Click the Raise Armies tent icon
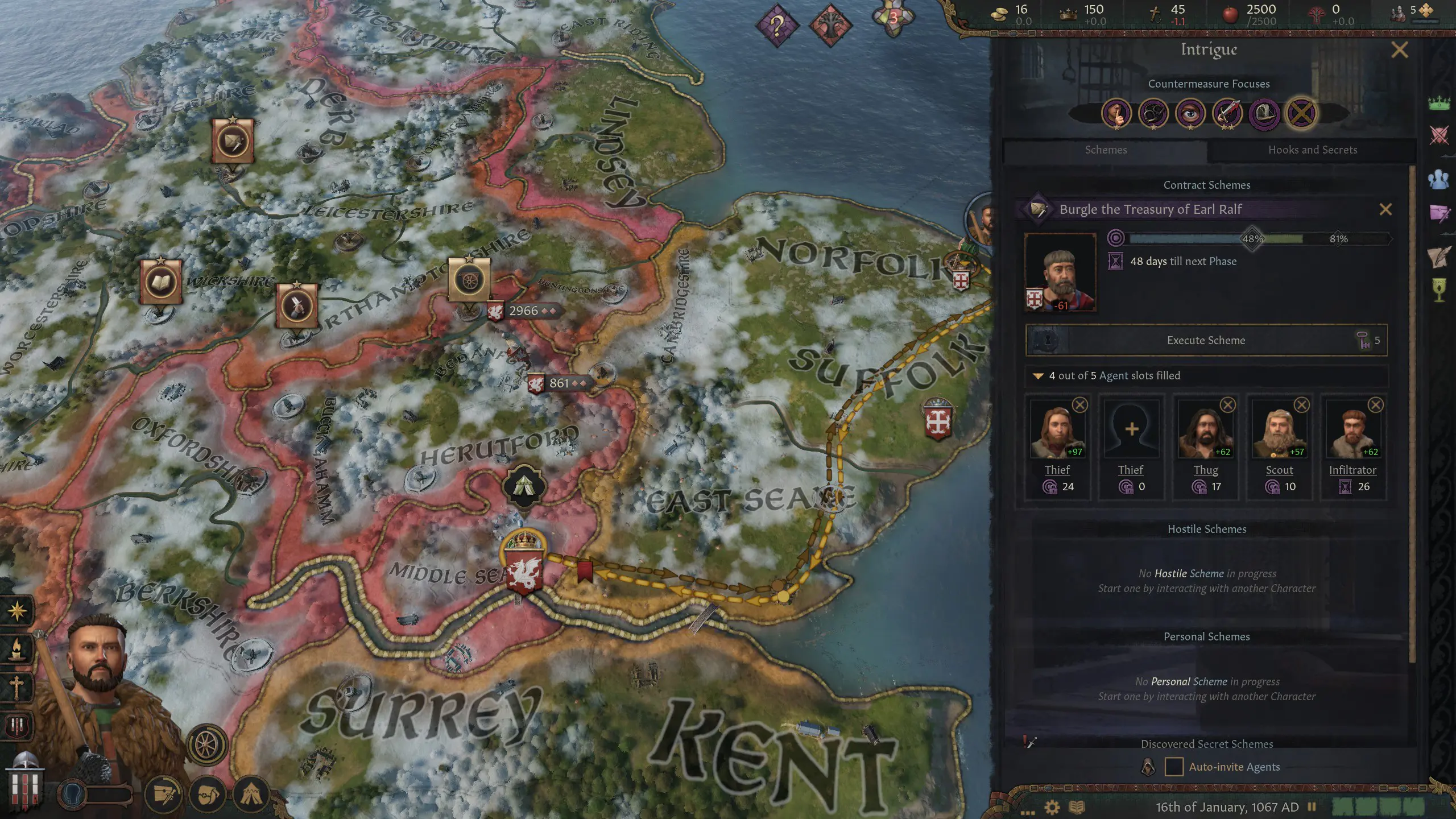Viewport: 1456px width, 819px height. click(x=250, y=795)
